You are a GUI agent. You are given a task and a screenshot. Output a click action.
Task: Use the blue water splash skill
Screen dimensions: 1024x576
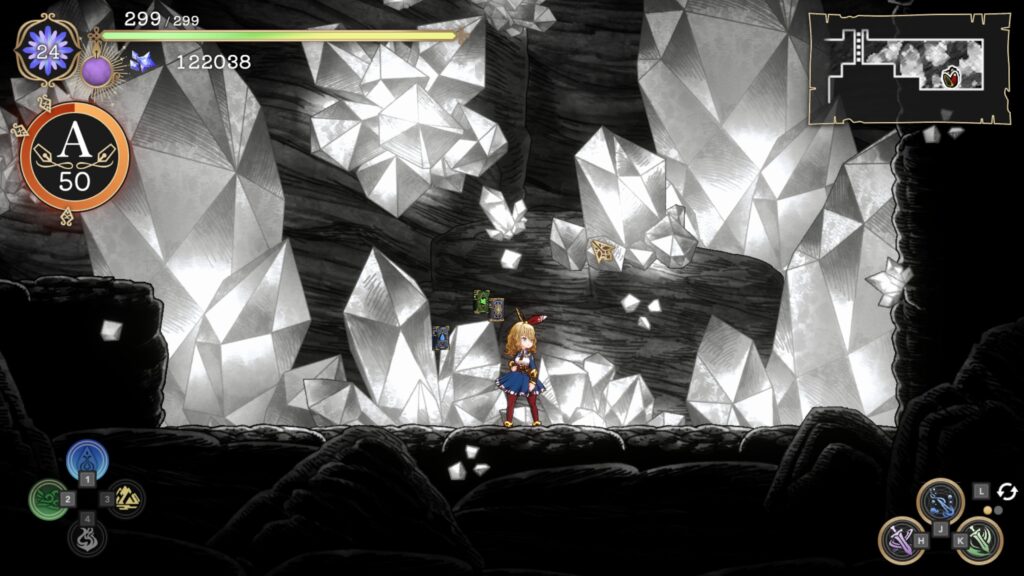(x=940, y=500)
